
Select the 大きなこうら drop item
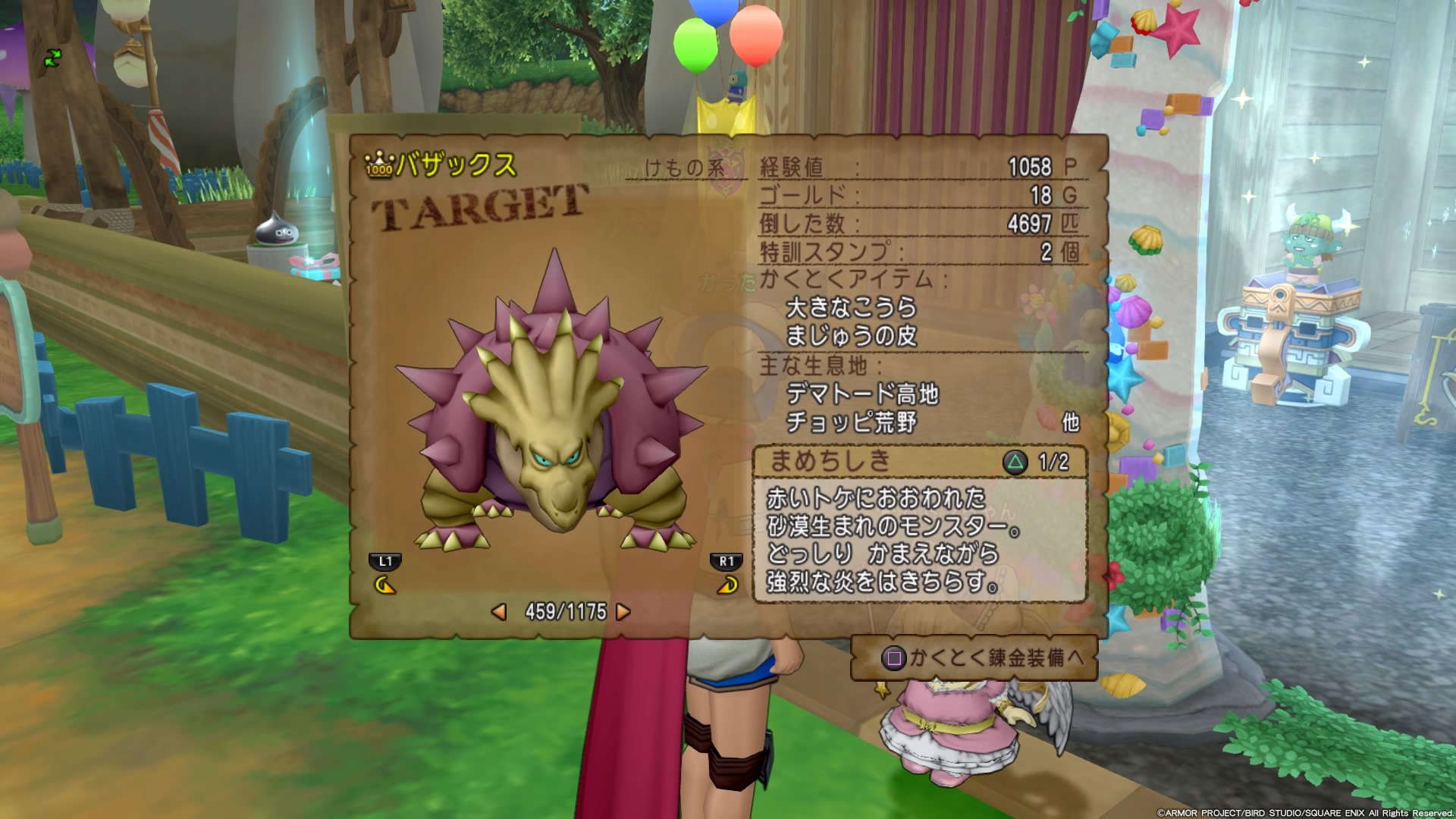click(x=851, y=308)
